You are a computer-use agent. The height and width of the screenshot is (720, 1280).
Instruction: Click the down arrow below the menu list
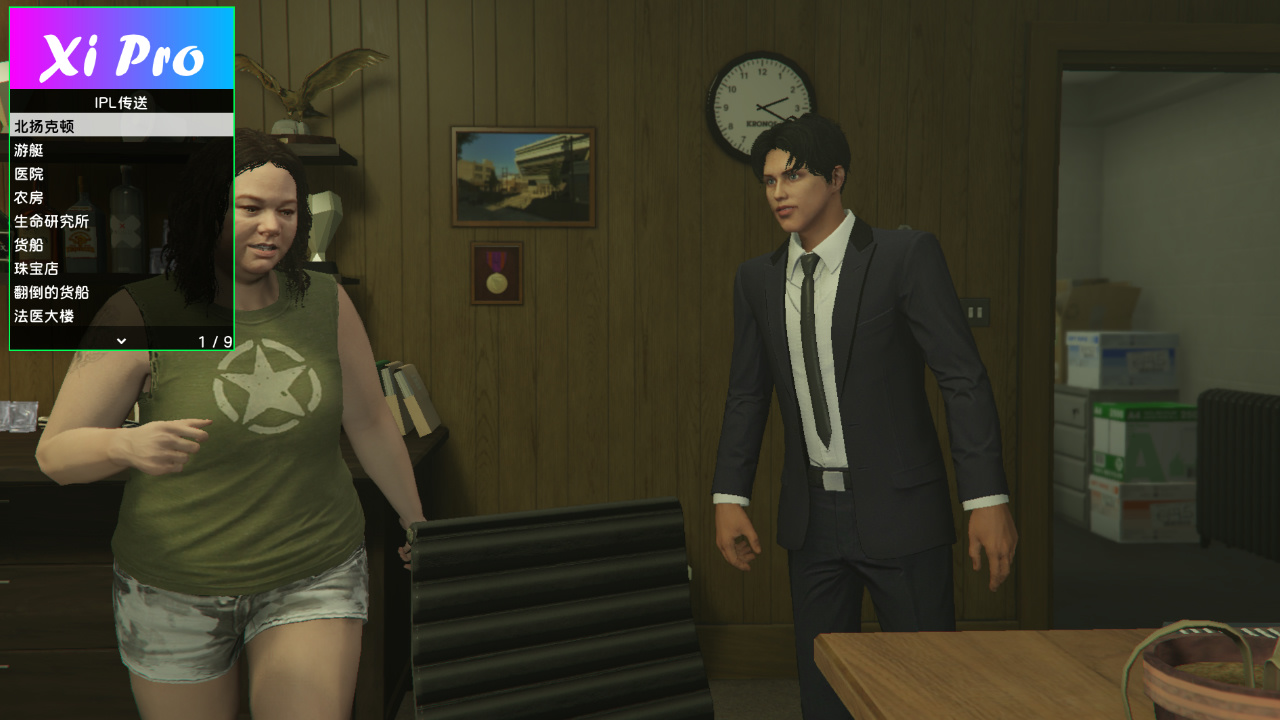point(121,341)
